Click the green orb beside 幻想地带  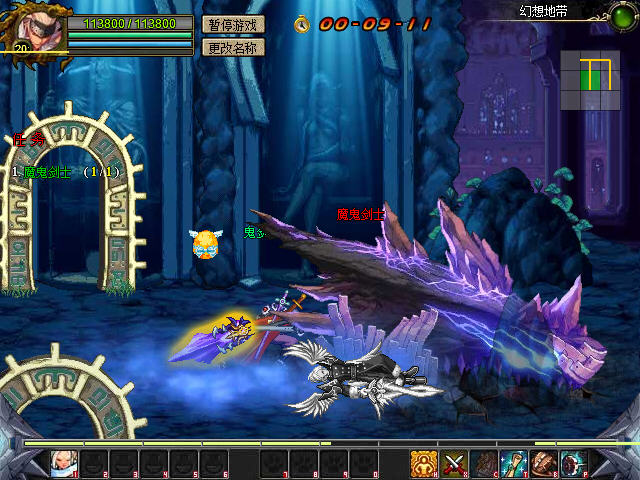tap(620, 12)
